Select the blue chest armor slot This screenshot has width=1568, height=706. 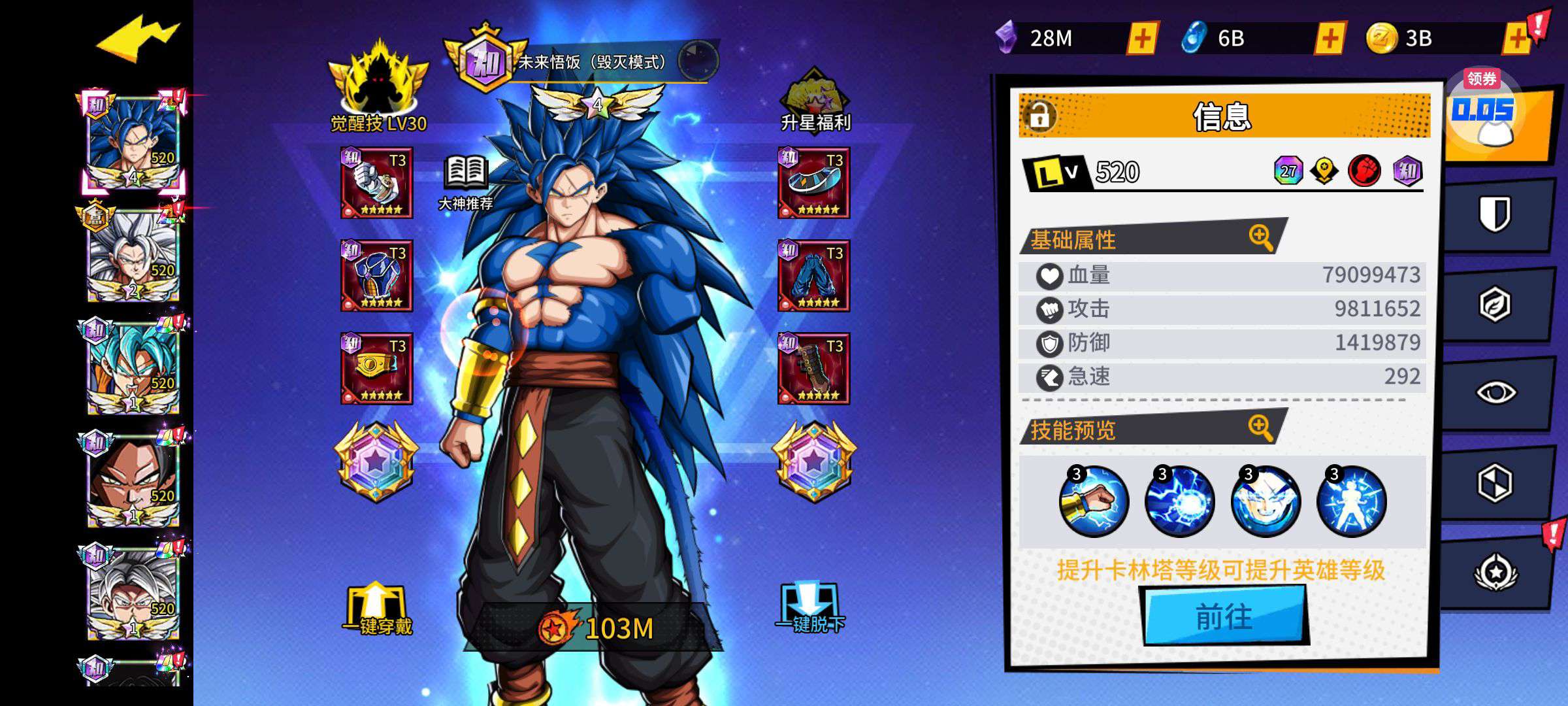[376, 276]
